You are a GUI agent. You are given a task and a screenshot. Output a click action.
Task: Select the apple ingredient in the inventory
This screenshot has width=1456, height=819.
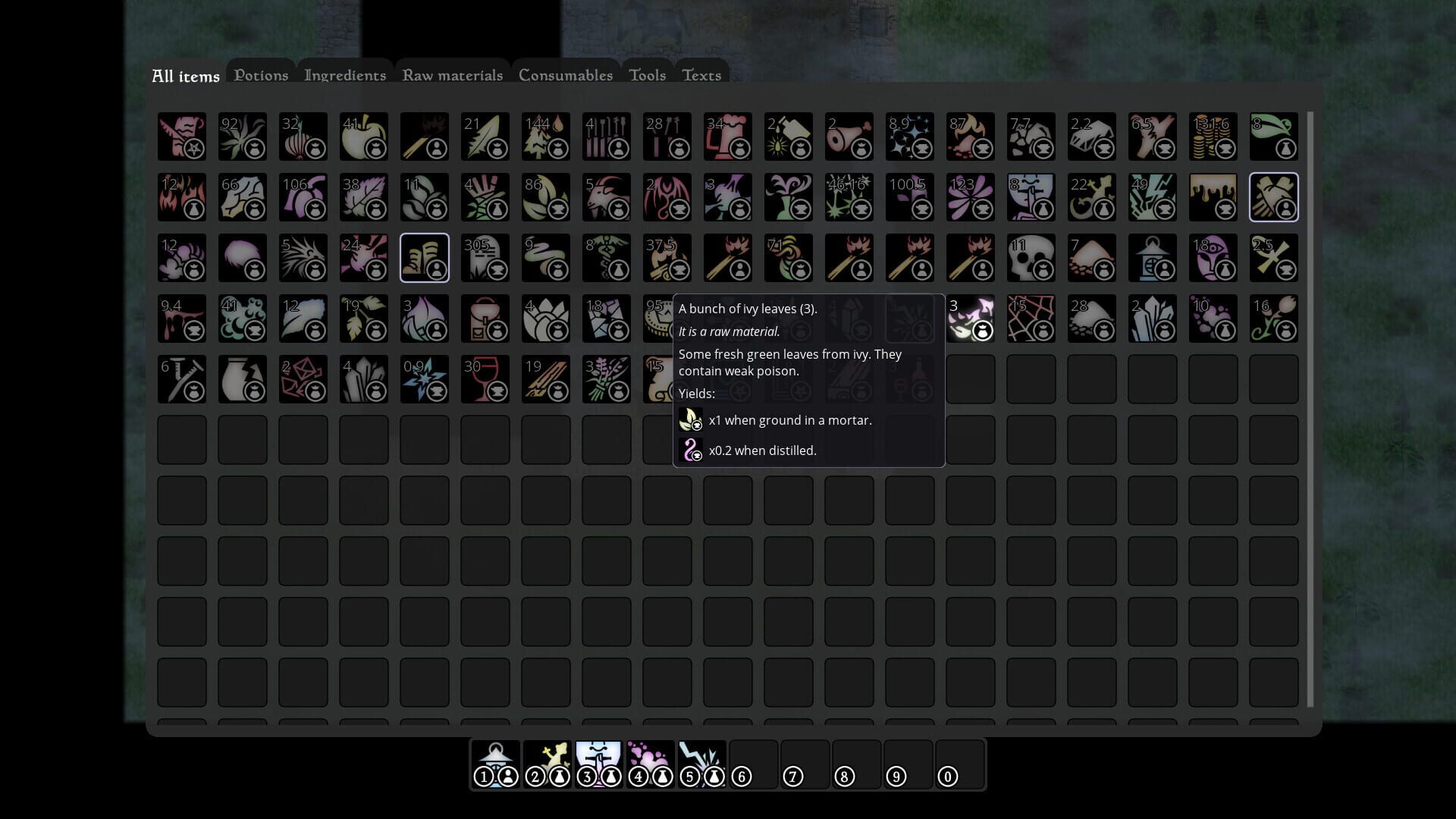[x=364, y=136]
